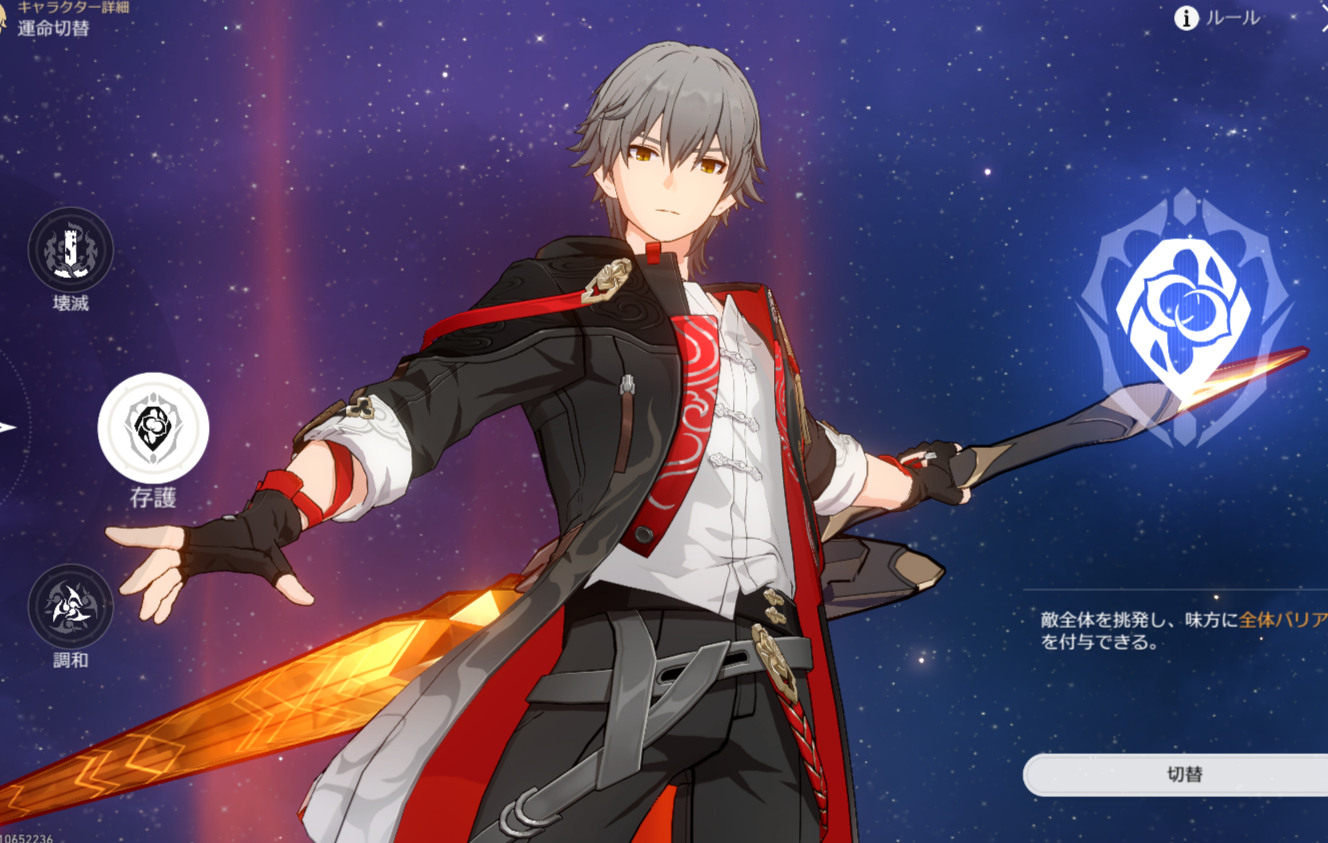This screenshot has height=843, width=1328.
Task: Switch to the 調和 (Harmony) path icon
Action: coord(70,607)
